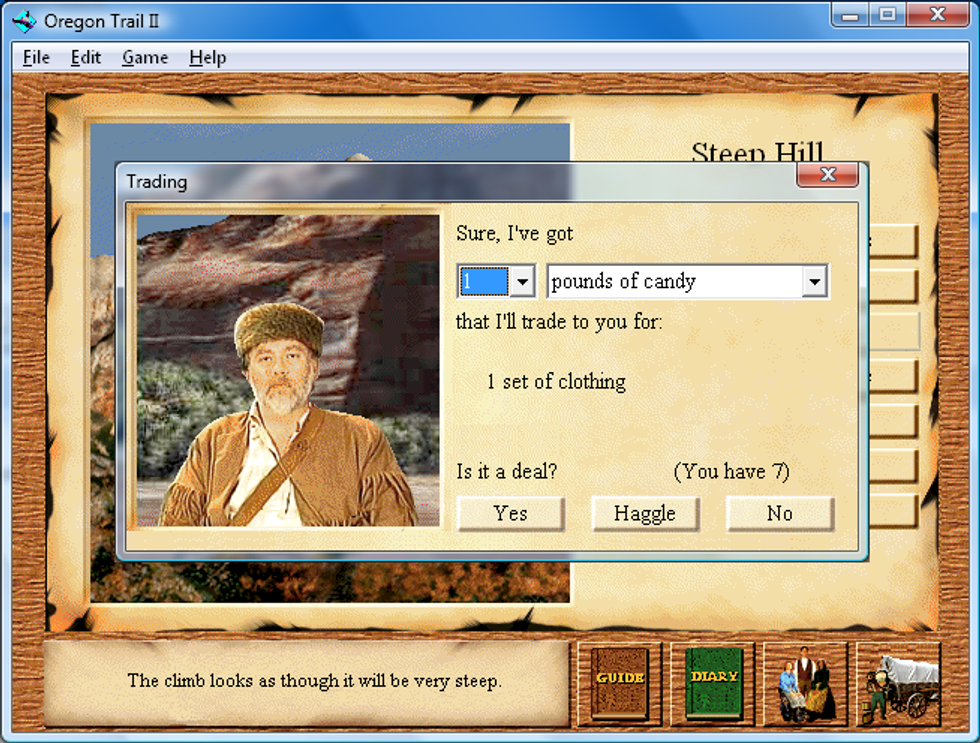
Task: Minimize the Oregon Trail II window
Action: pos(853,14)
